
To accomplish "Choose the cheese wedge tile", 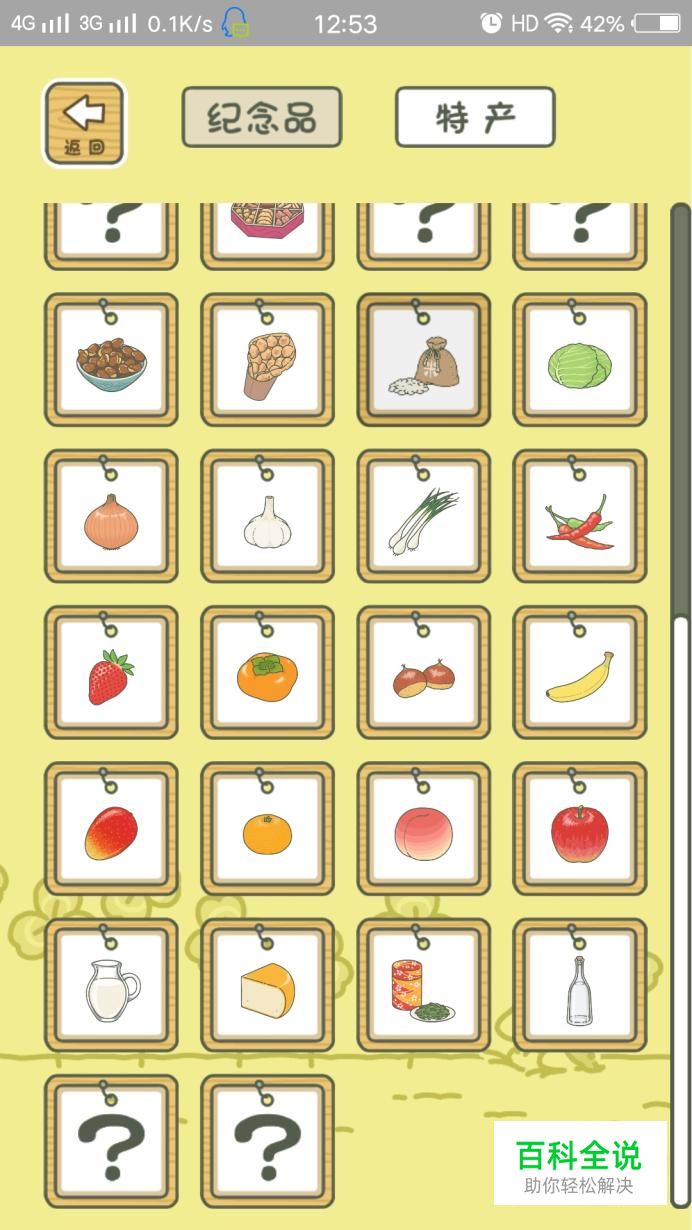I will [x=267, y=987].
